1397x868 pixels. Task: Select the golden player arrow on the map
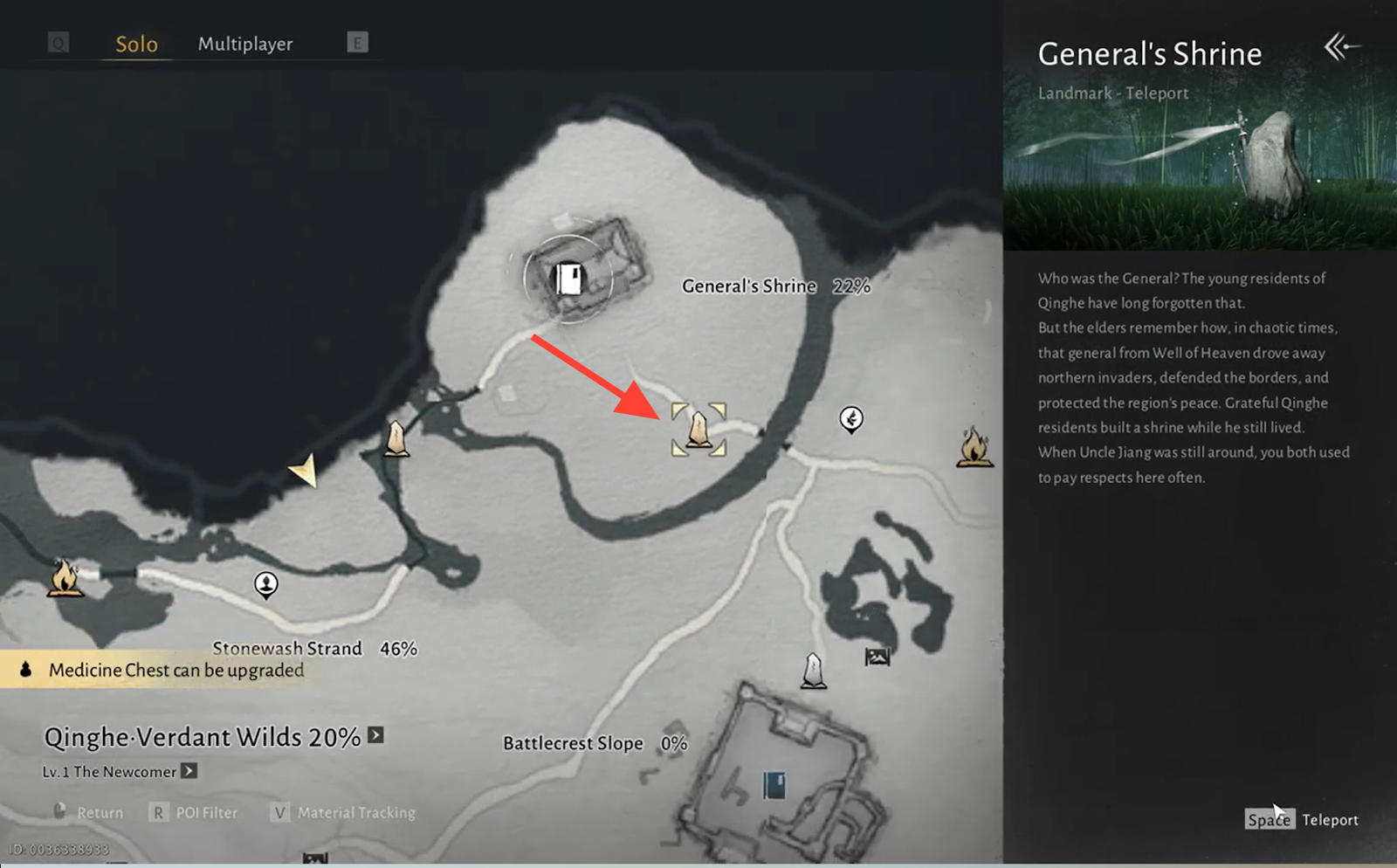tap(304, 471)
